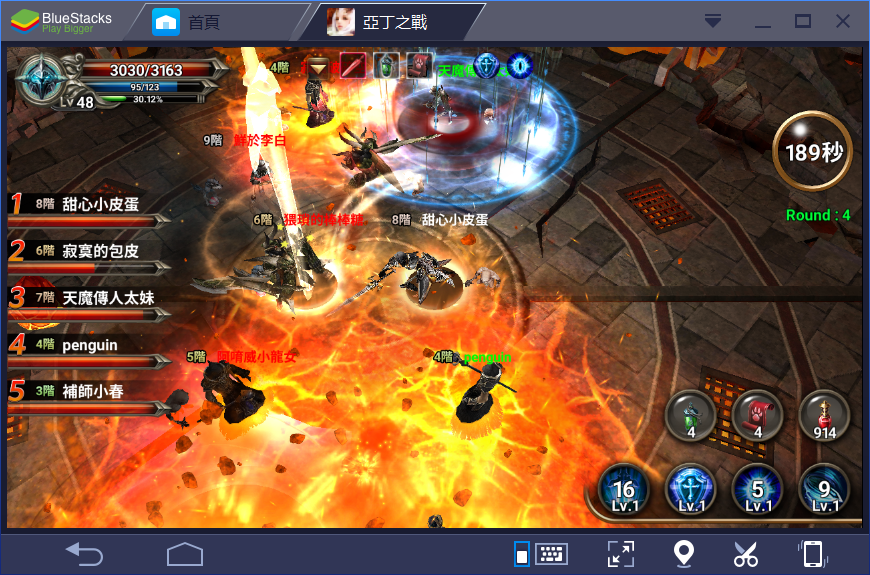The width and height of the screenshot is (870, 575).
Task: Select rank 1 player 甜心小皮蛋 in ranking list
Action: pyautogui.click(x=90, y=206)
